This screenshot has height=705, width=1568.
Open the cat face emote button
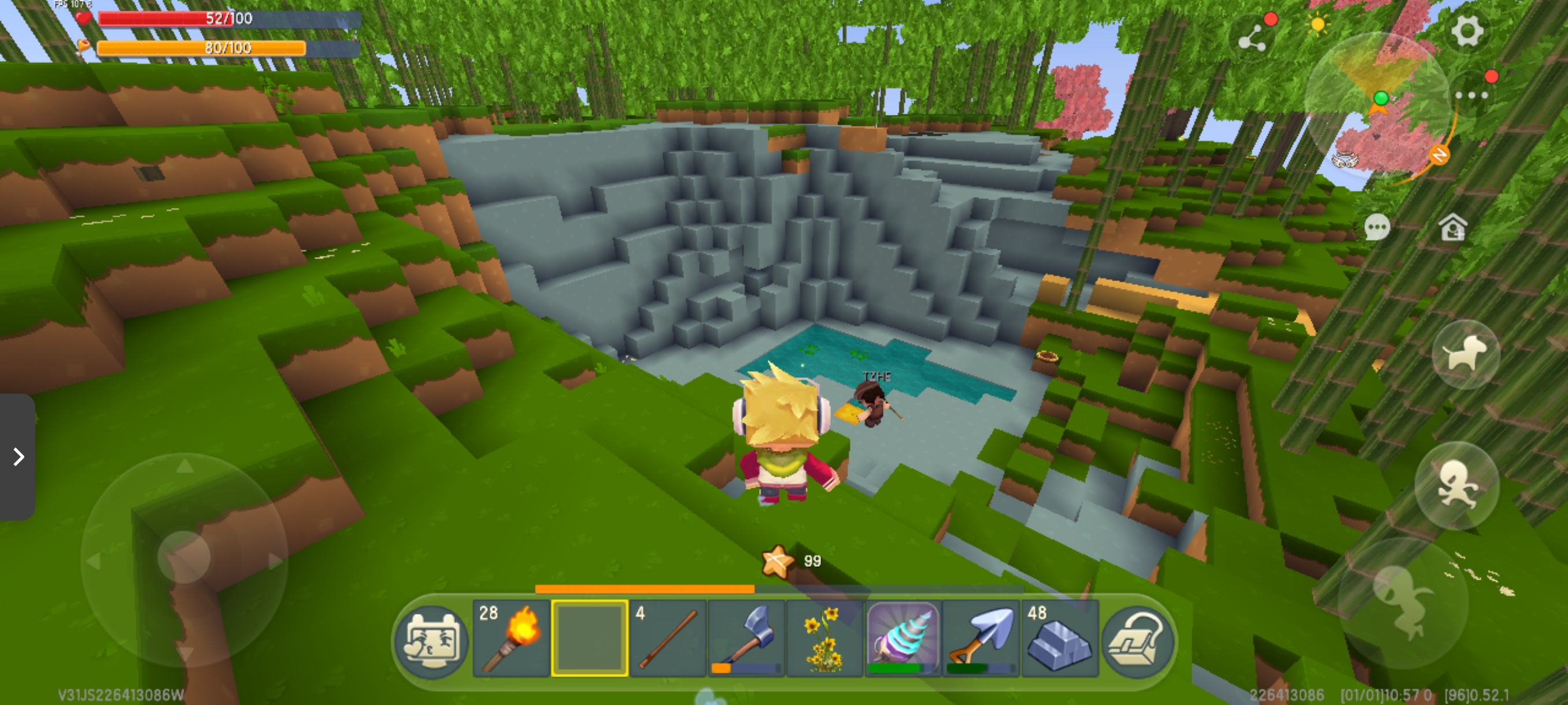pyautogui.click(x=431, y=641)
